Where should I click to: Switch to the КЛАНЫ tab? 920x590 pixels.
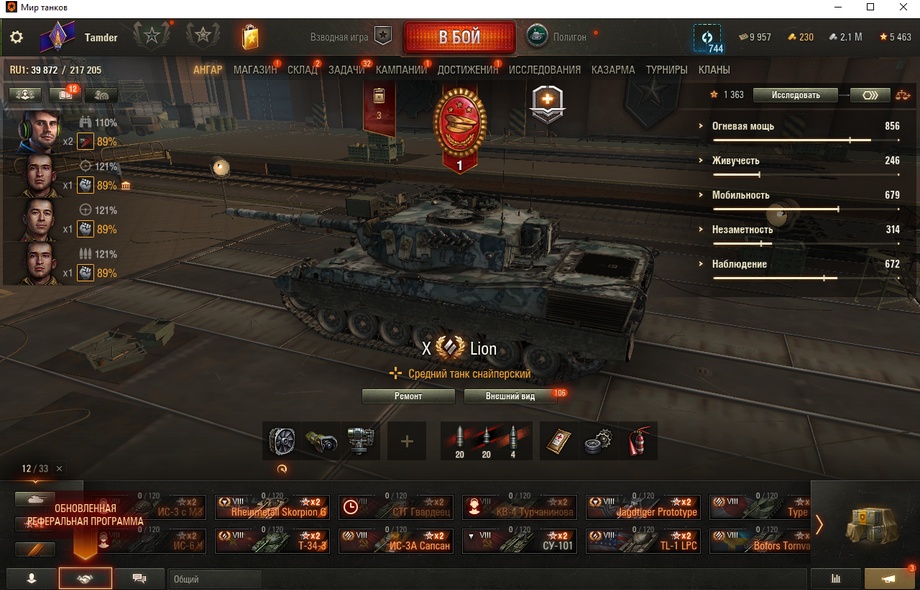pyautogui.click(x=714, y=70)
